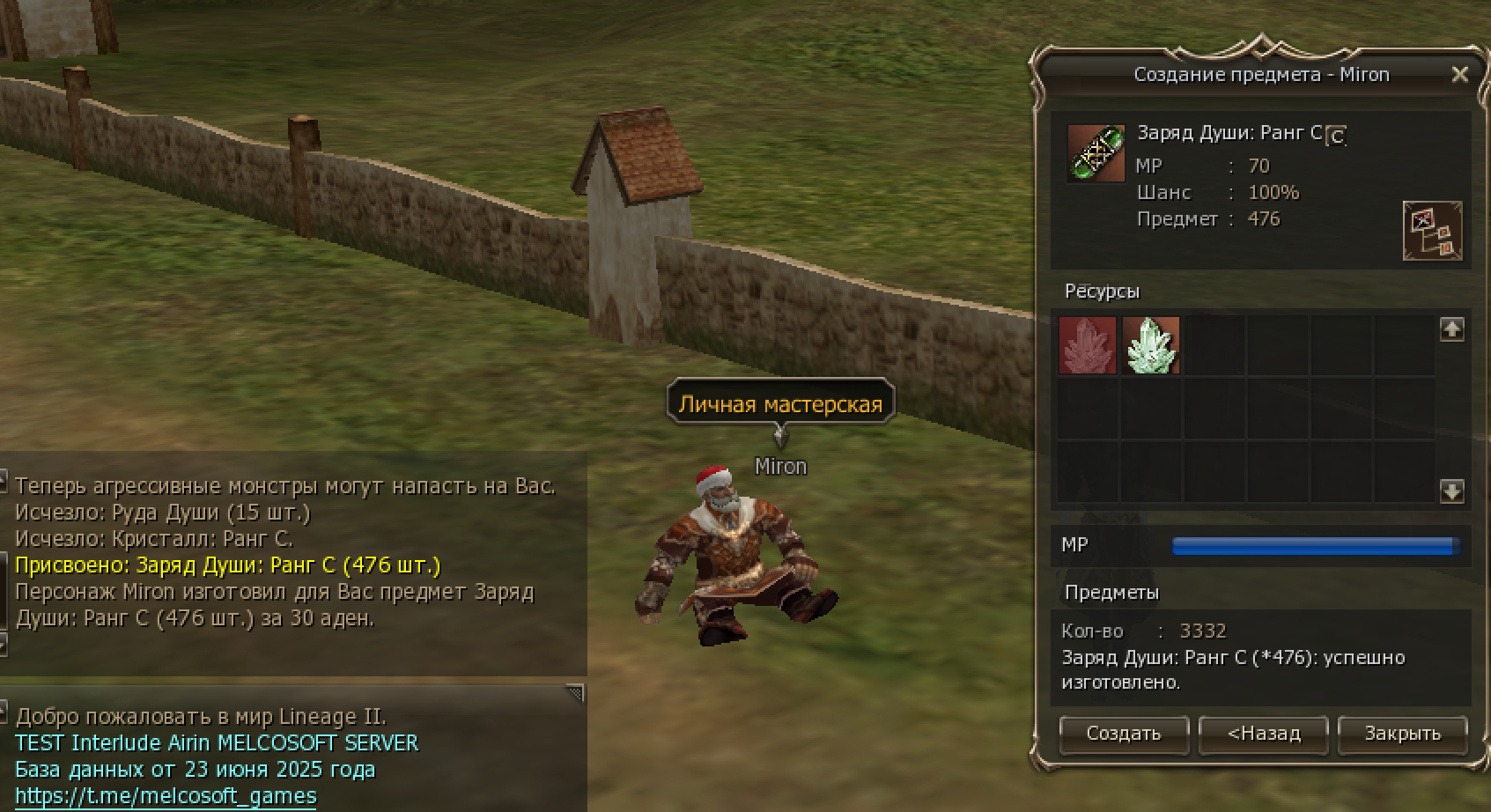1491x812 pixels.
Task: Open the t.me/melcosoft_games link in chat
Action: (x=166, y=796)
